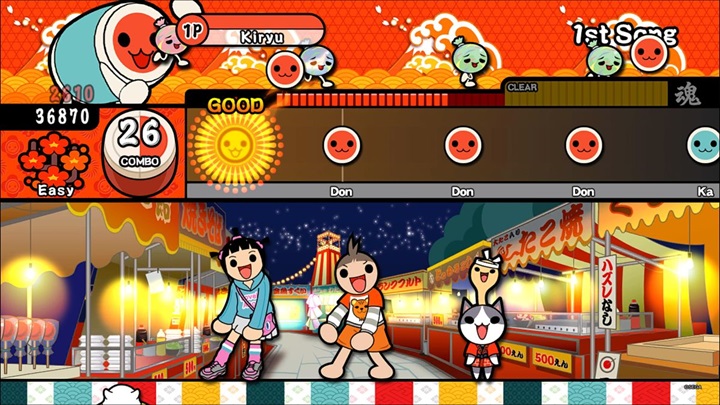The image size is (720, 405).
Task: Click the soul kanji icon on the gauge
Action: click(687, 95)
